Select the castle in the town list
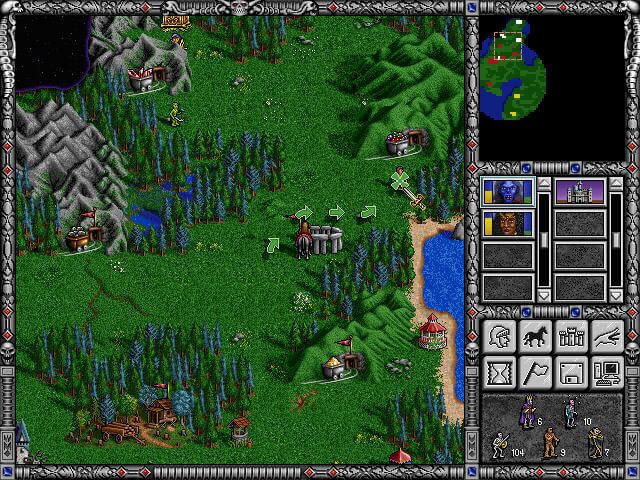 (580, 190)
